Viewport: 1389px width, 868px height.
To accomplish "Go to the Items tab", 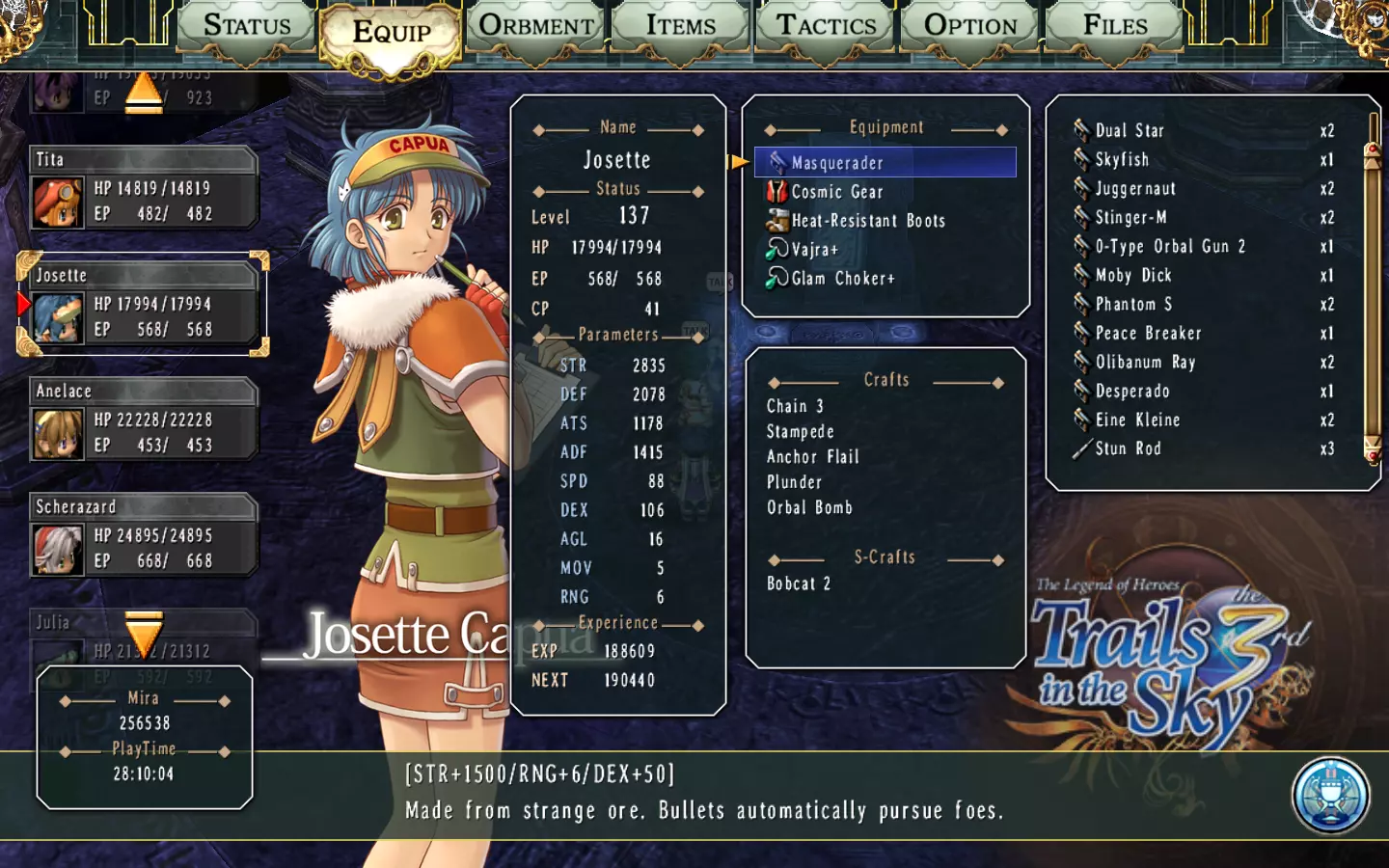I will click(681, 26).
